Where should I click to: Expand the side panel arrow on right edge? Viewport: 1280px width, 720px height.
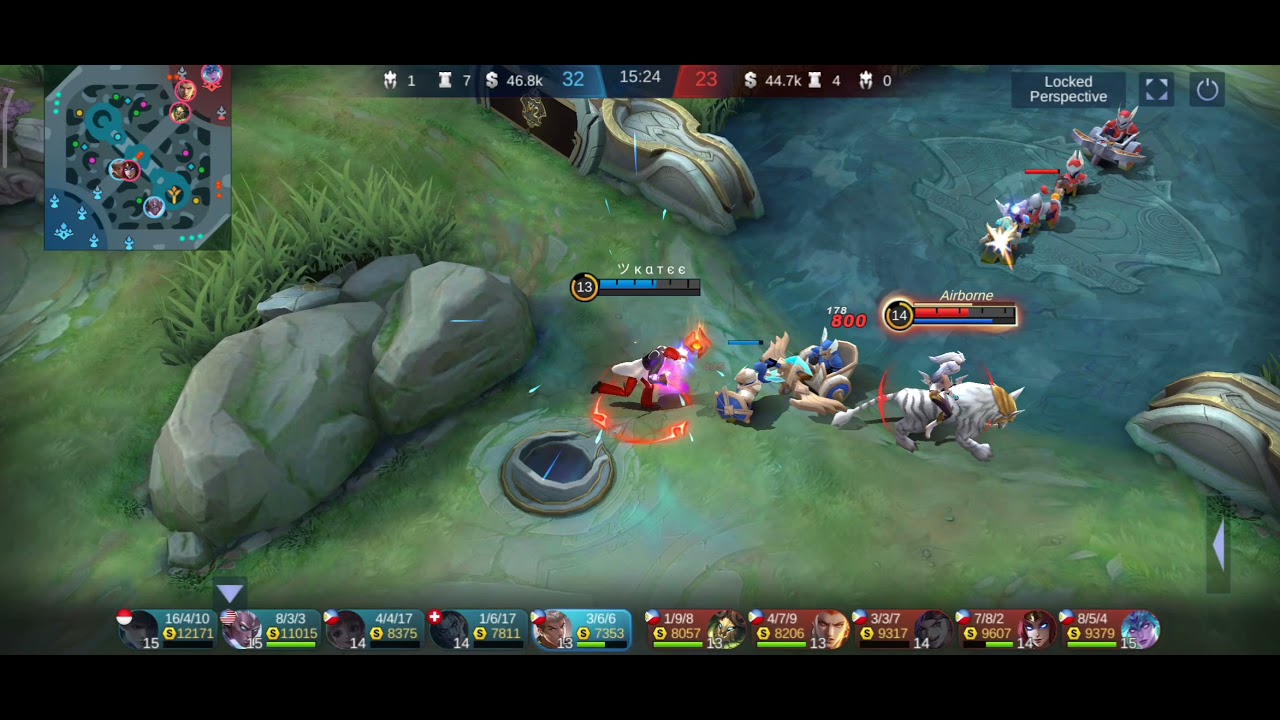coord(1218,546)
